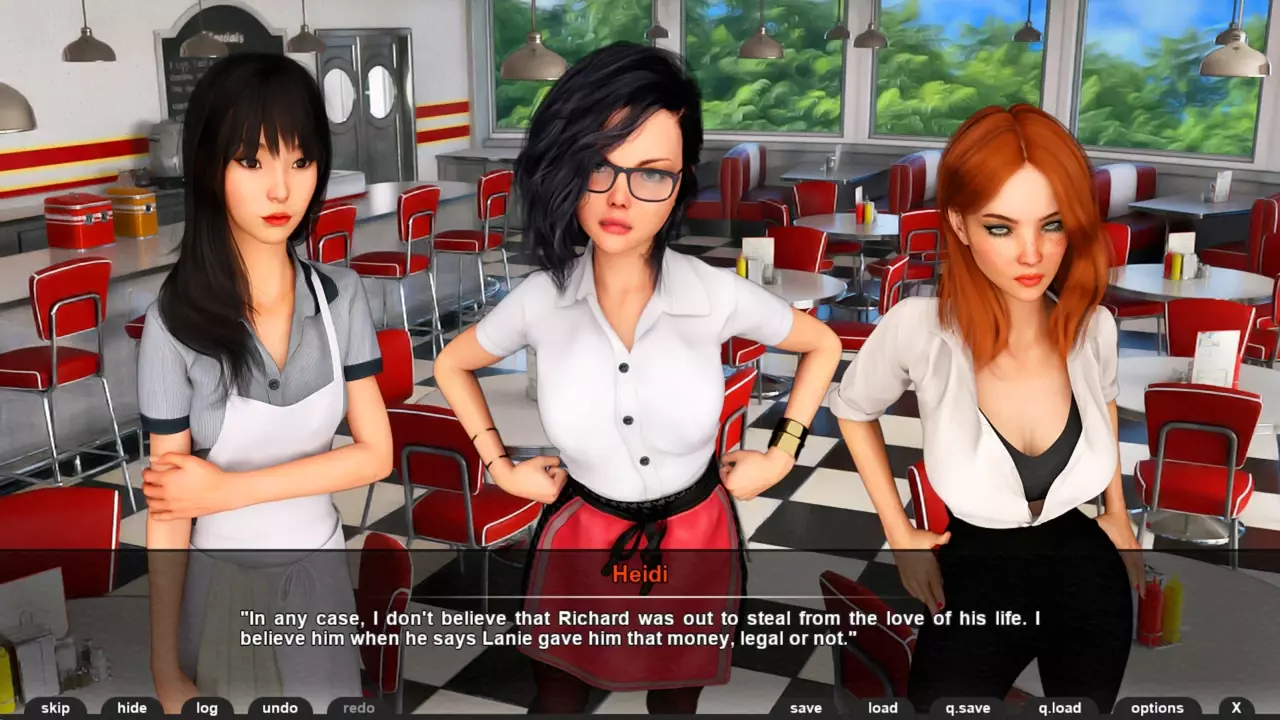Hide the dialogue interface
Screen dimensions: 1280x720
point(132,708)
